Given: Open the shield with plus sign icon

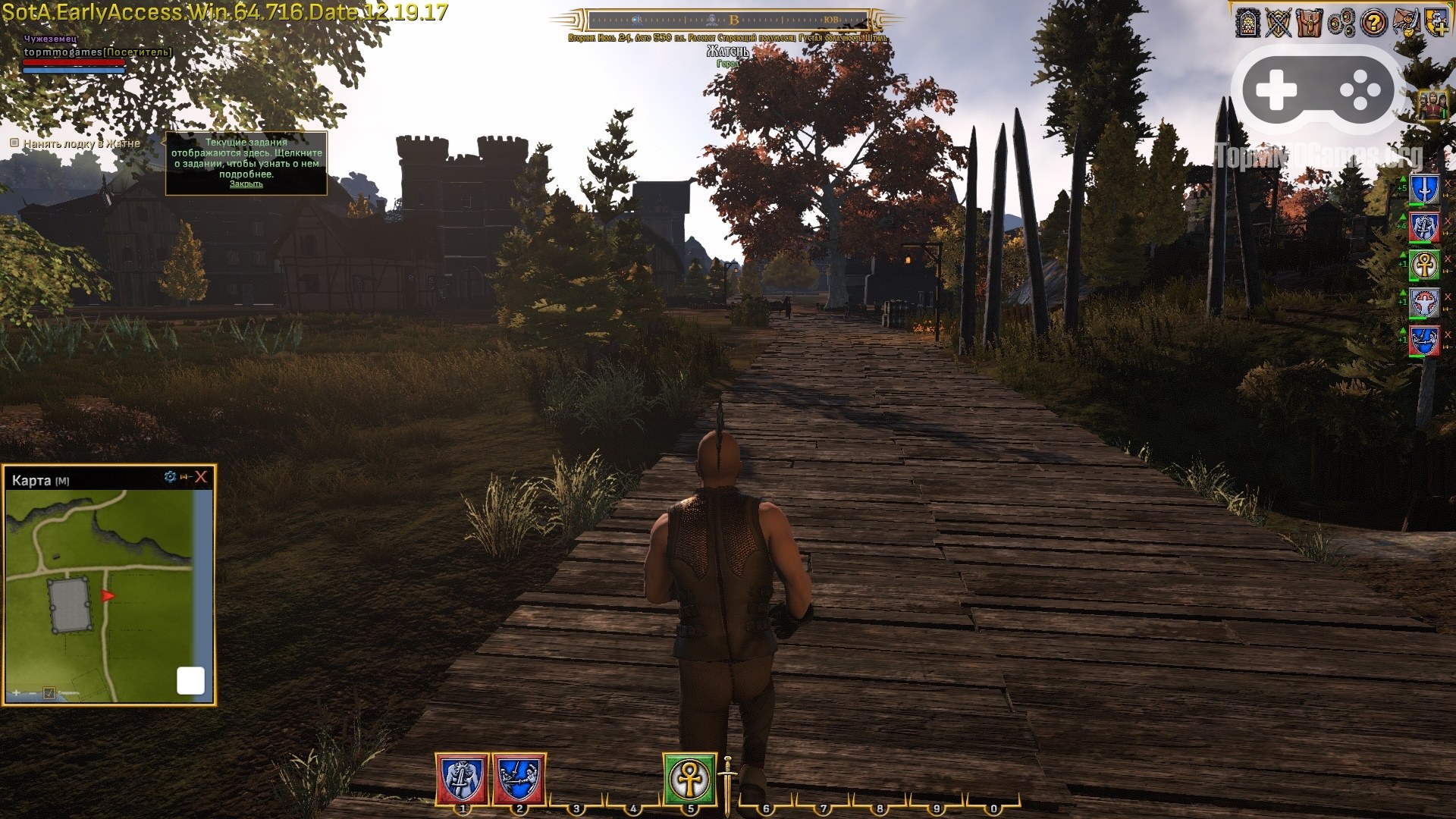Looking at the screenshot, I should pos(1436,21).
